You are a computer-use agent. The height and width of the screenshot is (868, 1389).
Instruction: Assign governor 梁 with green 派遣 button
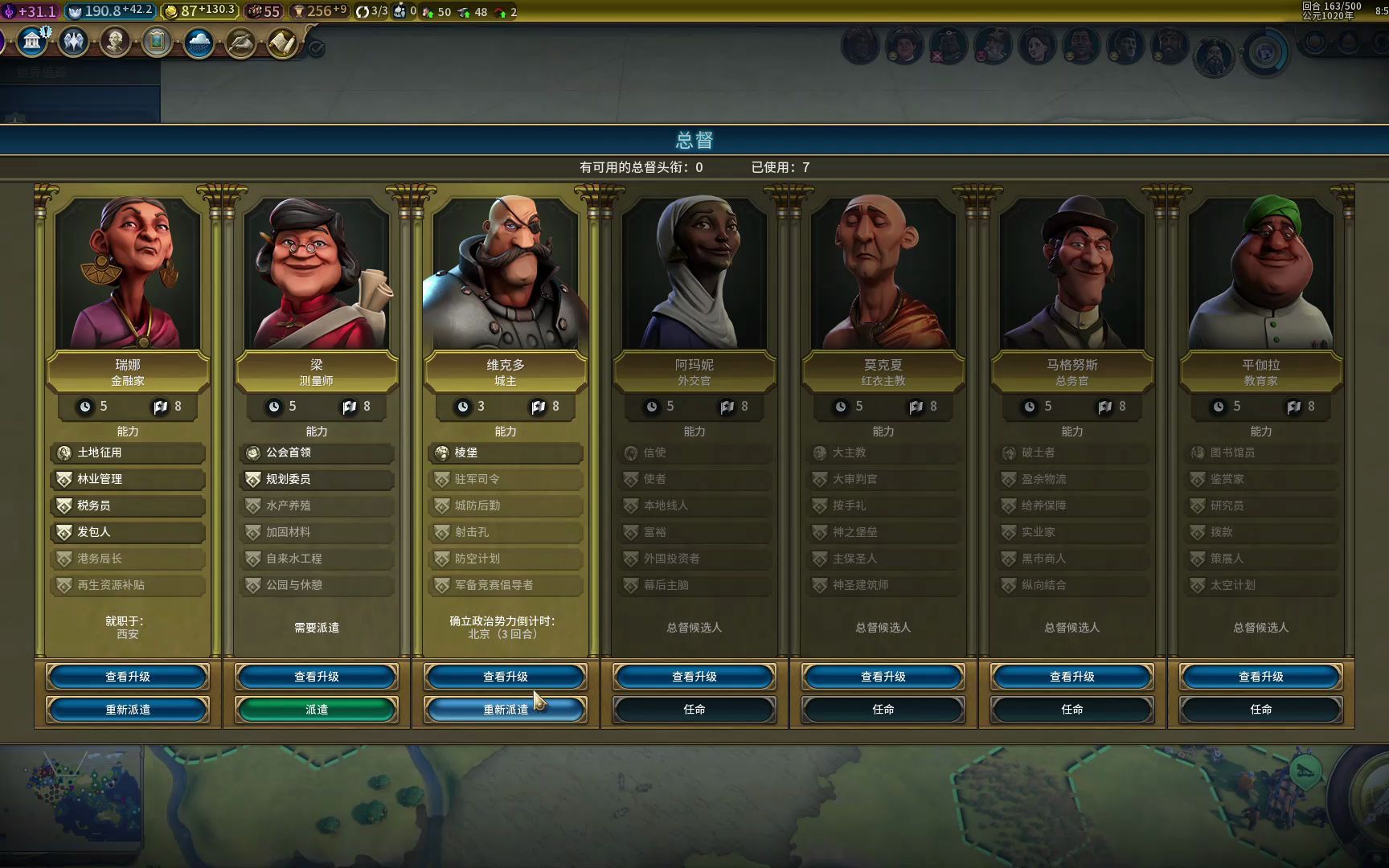[x=317, y=710]
